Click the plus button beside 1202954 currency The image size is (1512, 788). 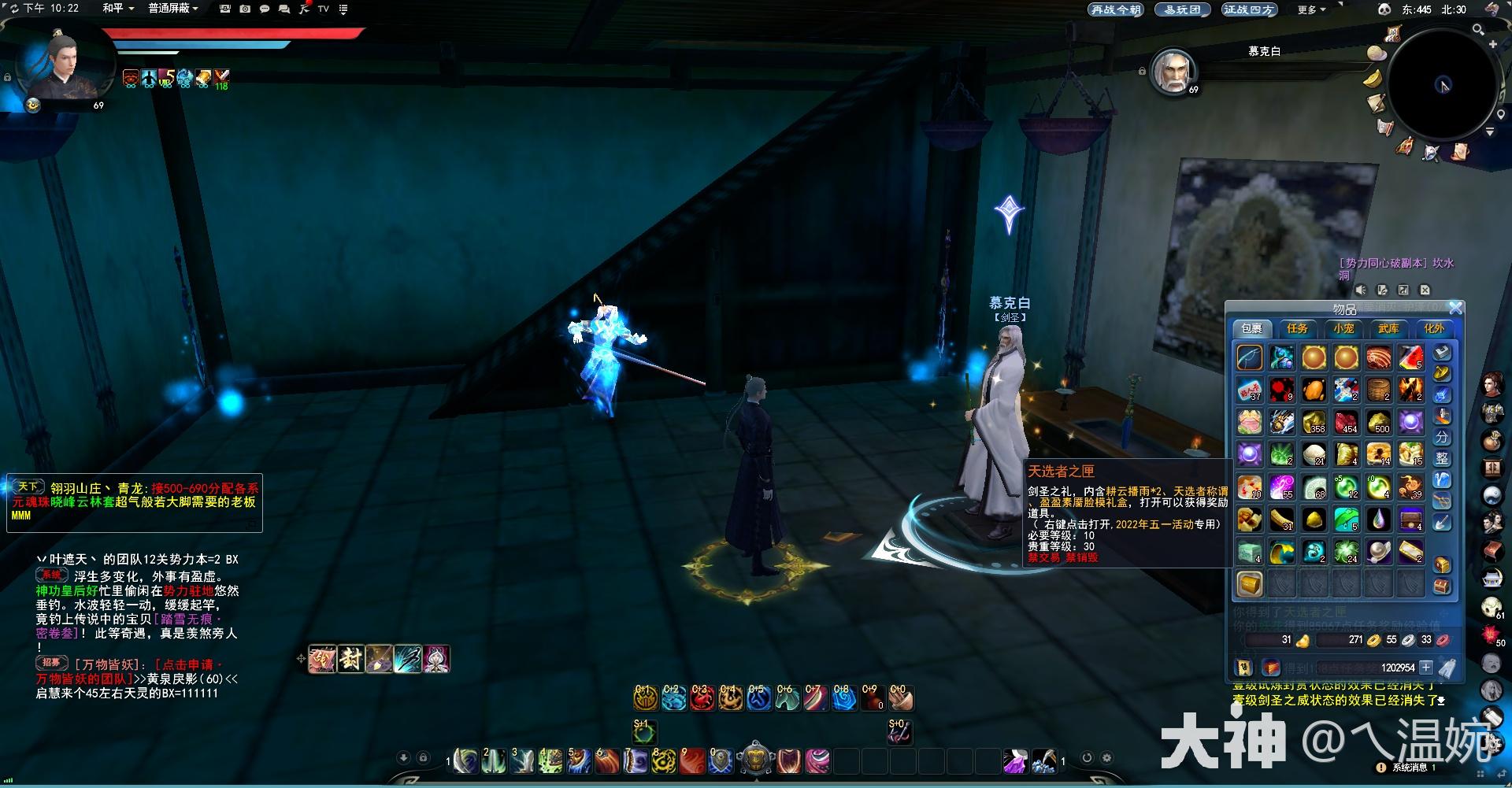1426,668
